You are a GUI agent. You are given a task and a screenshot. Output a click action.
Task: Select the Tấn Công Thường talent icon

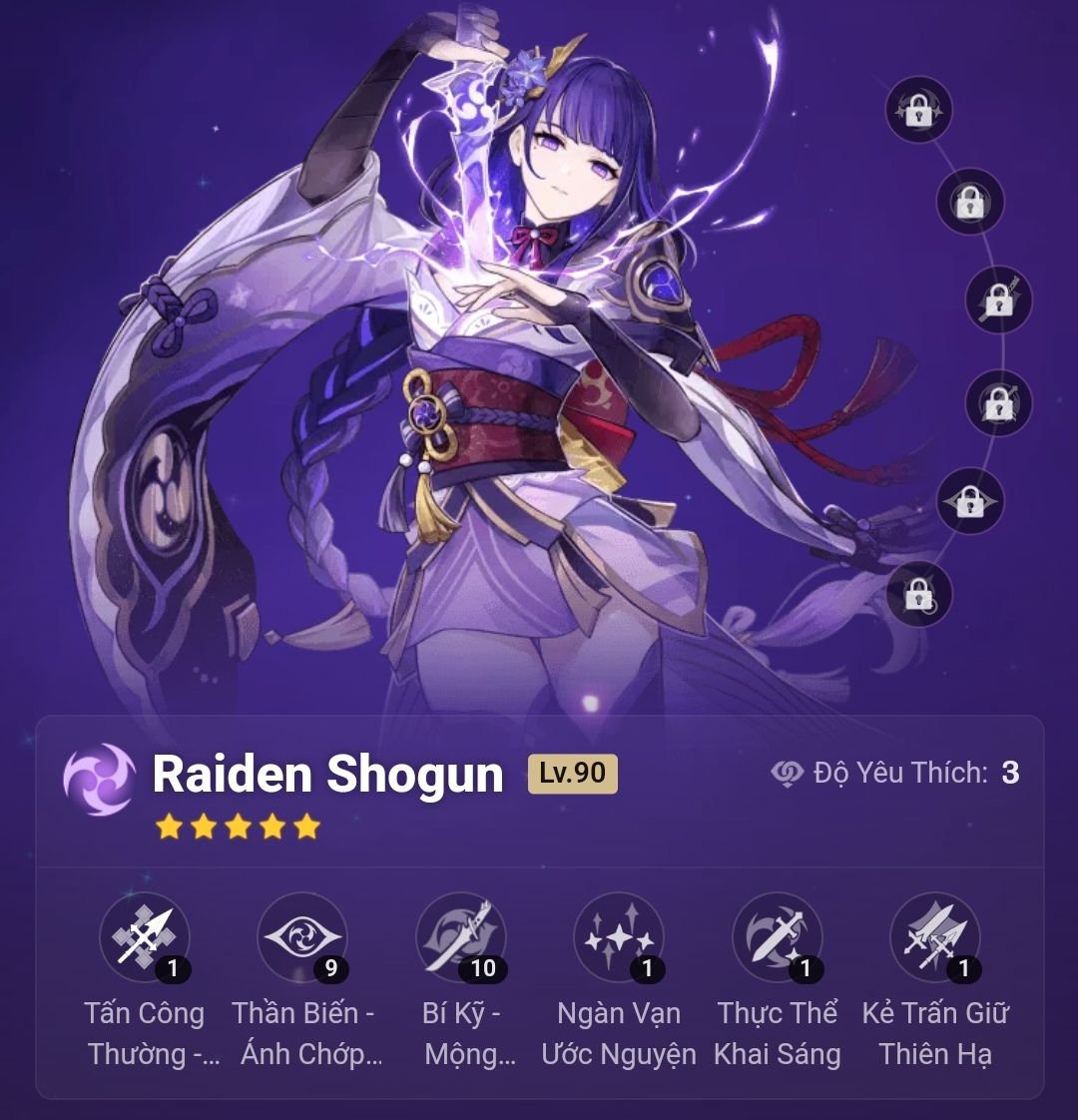[x=145, y=936]
